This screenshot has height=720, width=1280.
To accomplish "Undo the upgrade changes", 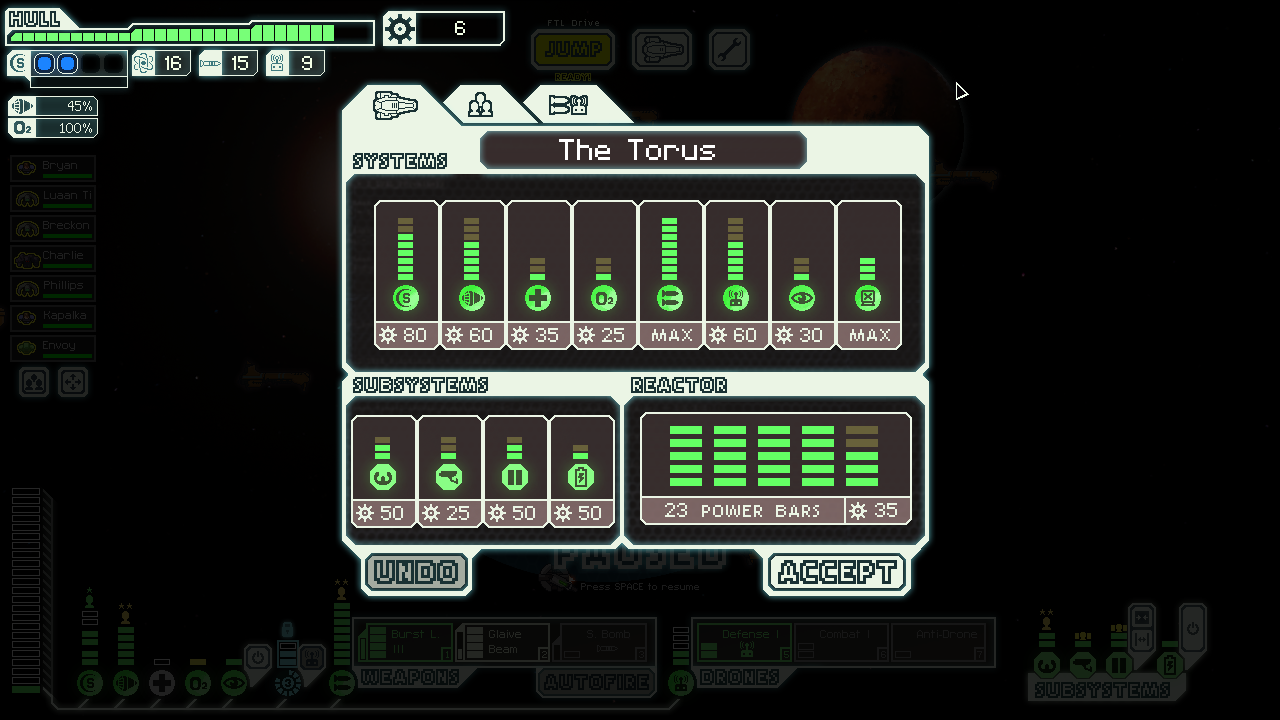I will [417, 572].
